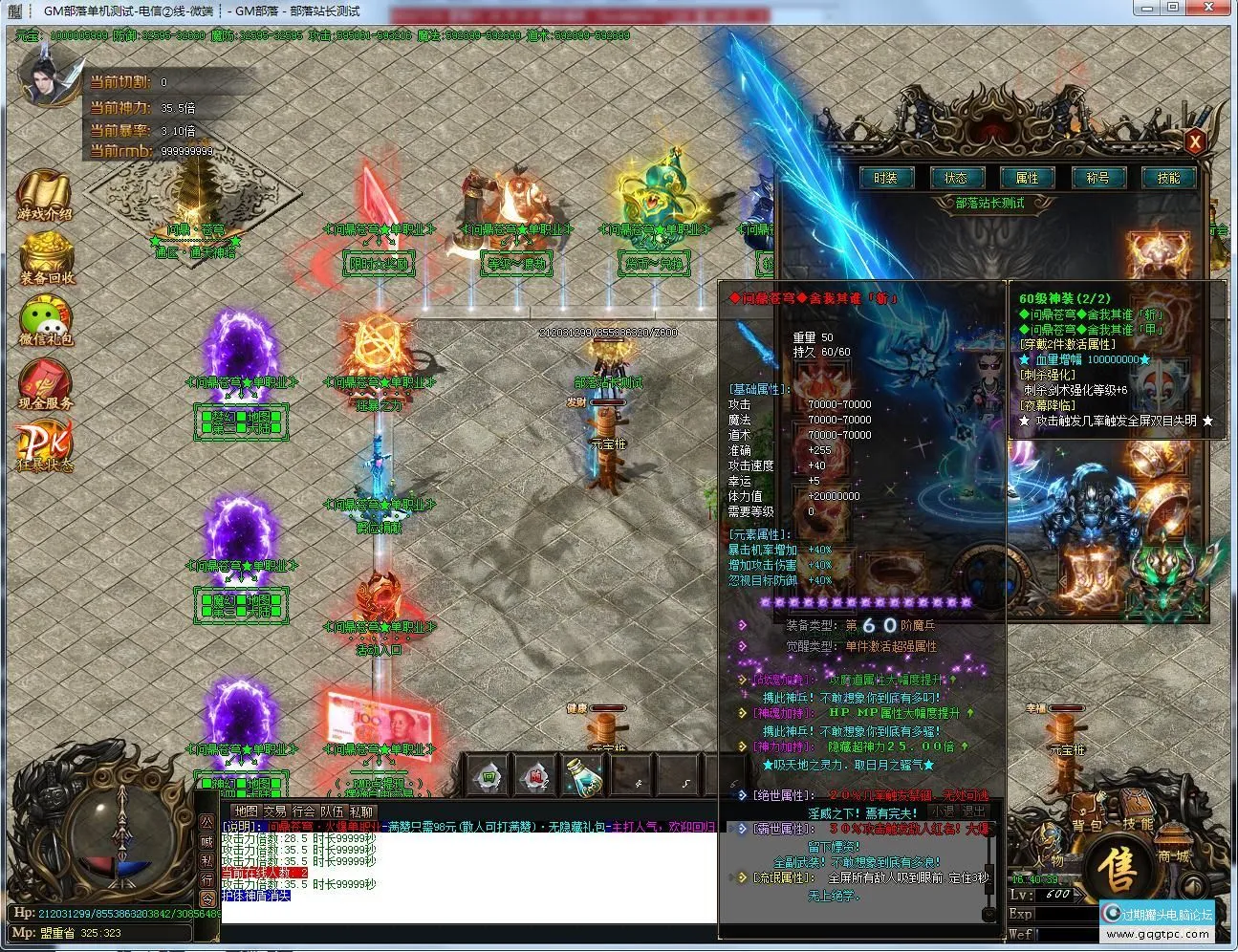Open the 技能 skills panel bottom right
Screen dimensions: 1238x952
click(x=1139, y=811)
